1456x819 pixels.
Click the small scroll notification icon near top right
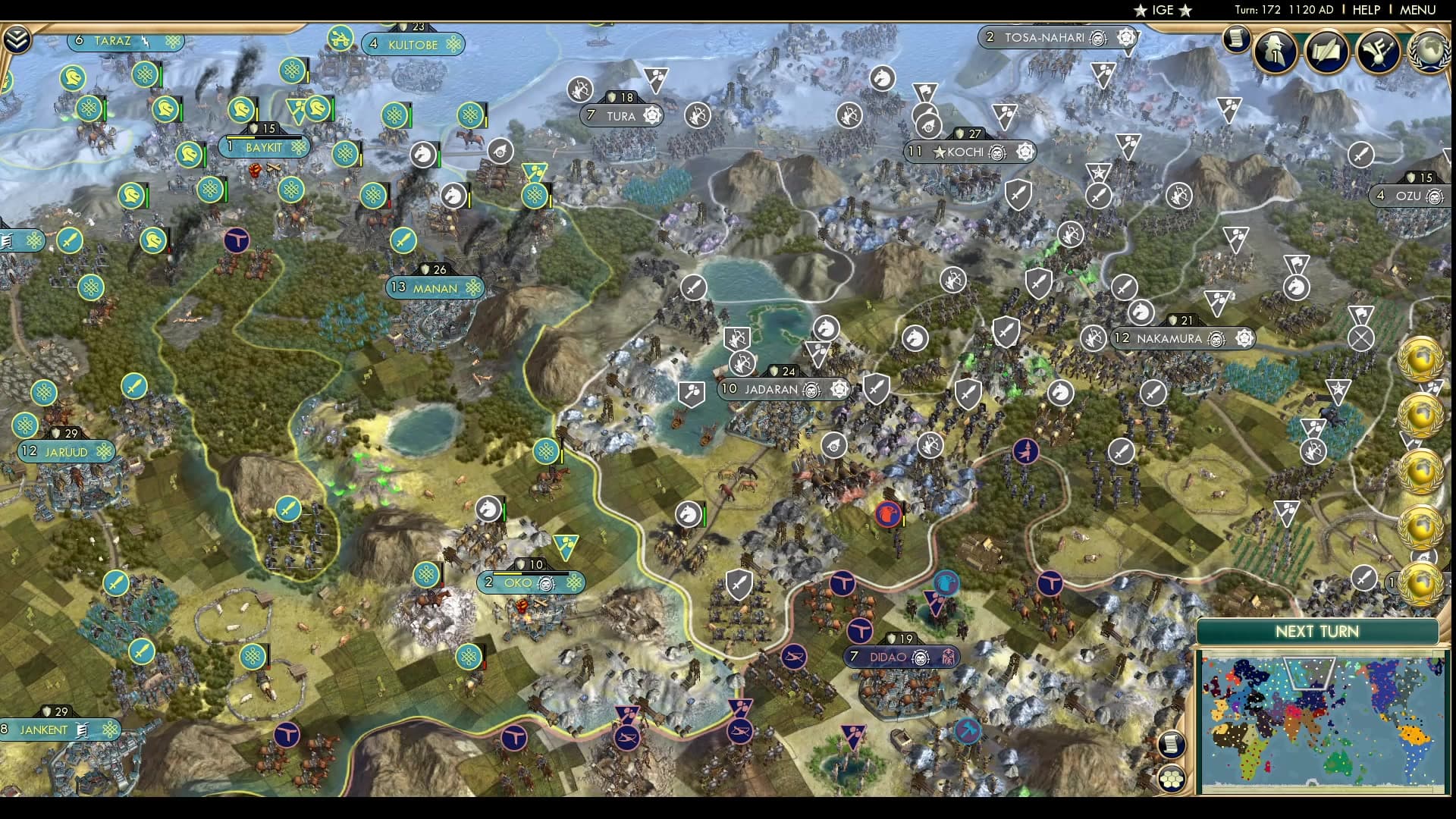click(1238, 39)
